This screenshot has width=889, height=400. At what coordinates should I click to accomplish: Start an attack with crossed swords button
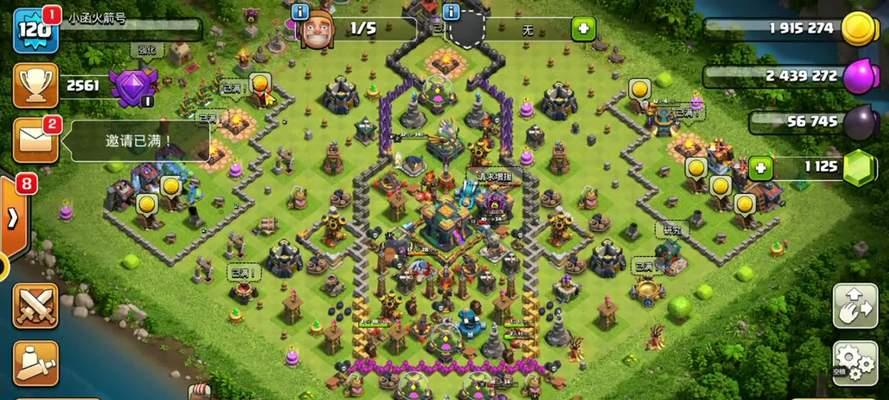[34, 304]
